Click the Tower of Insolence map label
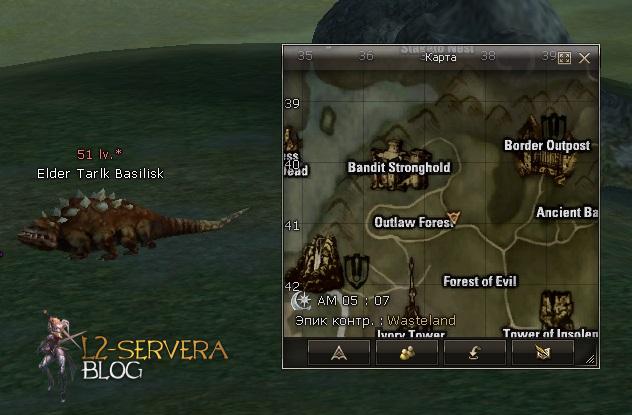This screenshot has width=632, height=415. click(550, 333)
